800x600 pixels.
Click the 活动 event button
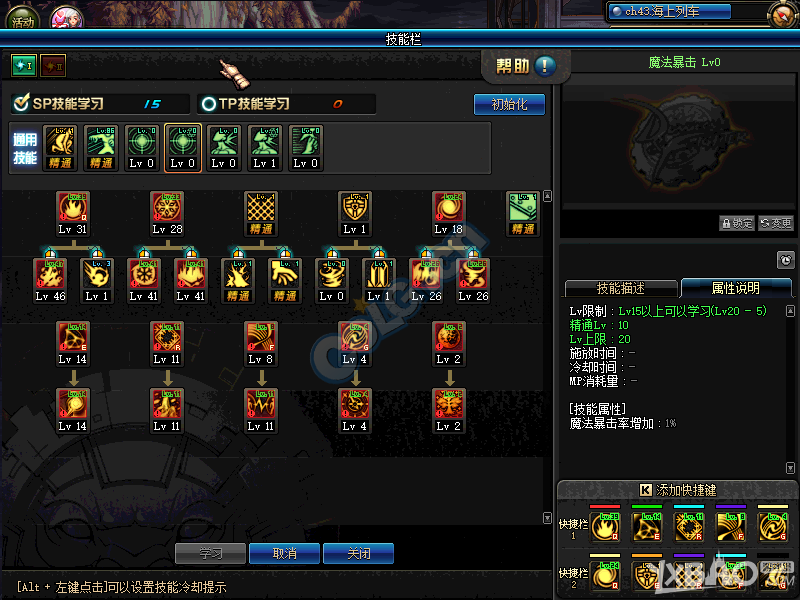coord(22,19)
